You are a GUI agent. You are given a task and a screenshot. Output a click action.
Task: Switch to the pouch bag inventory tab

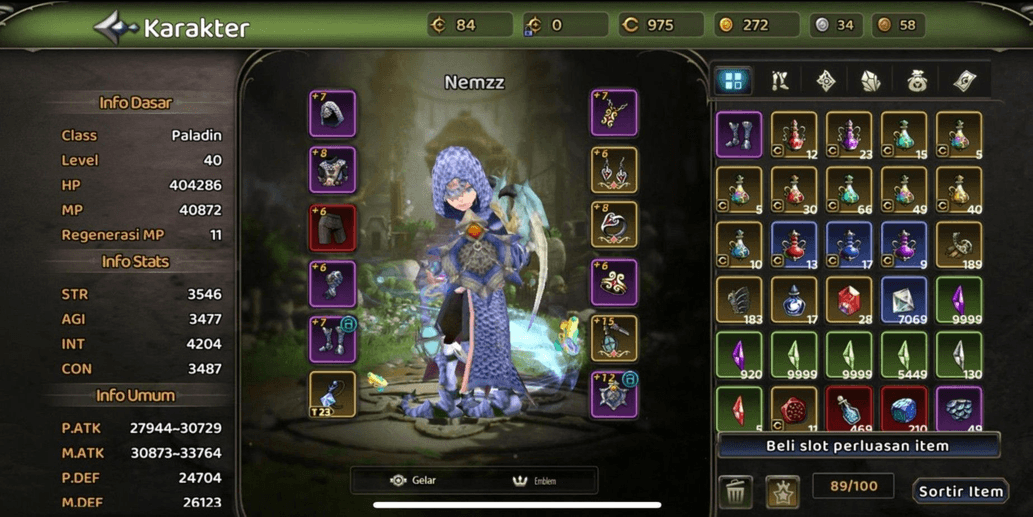[x=917, y=81]
